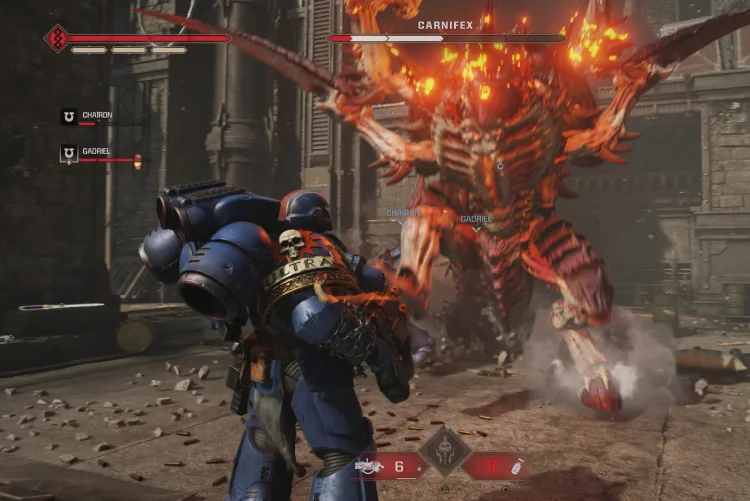Click the player class emblem diamond
The width and height of the screenshot is (750, 501).
tap(56, 38)
